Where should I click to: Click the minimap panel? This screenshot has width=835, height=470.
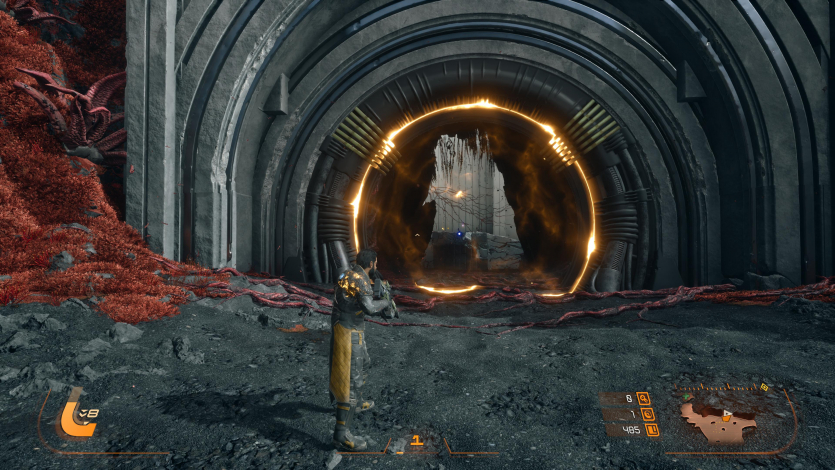[728, 415]
